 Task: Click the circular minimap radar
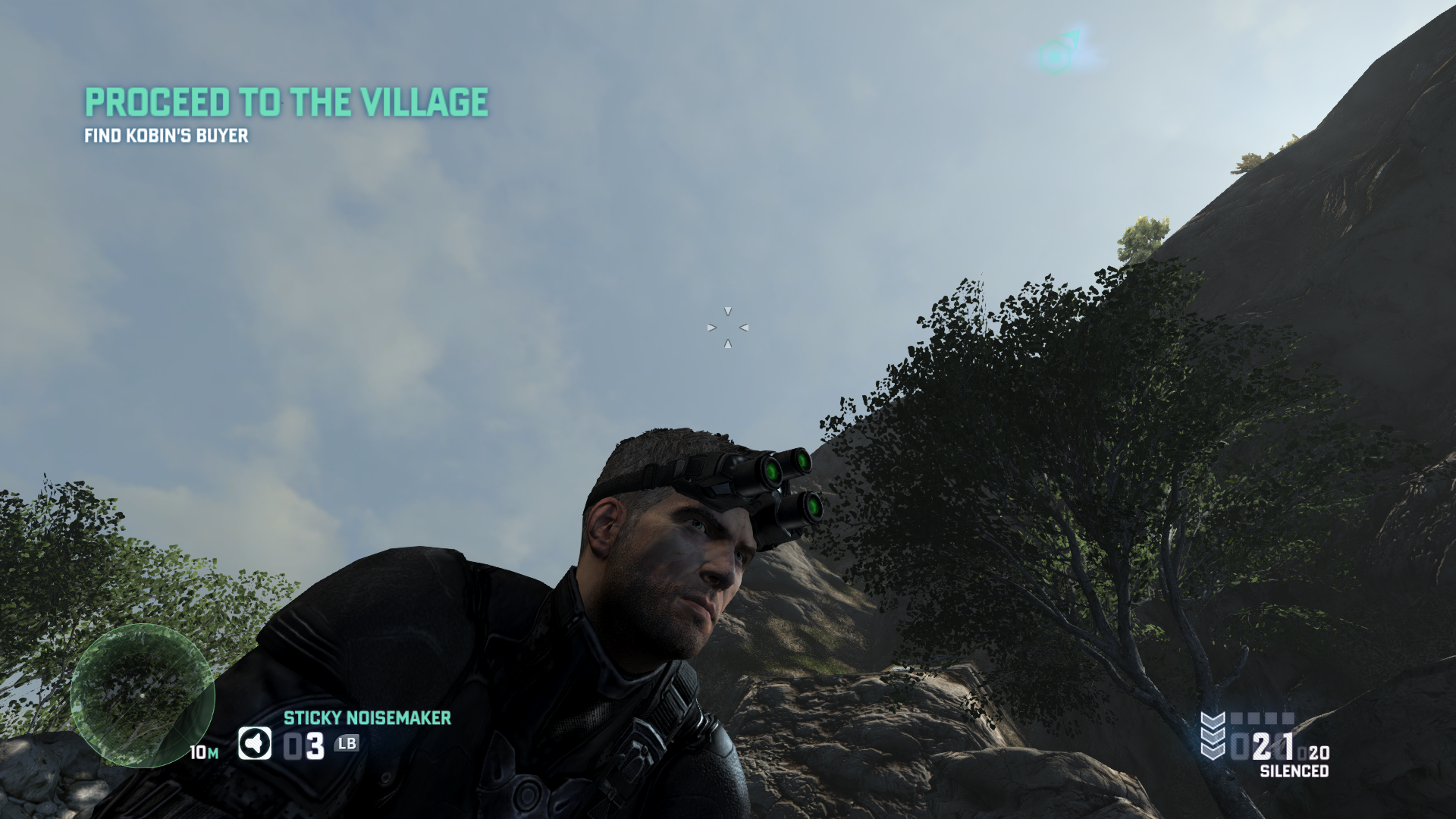tap(143, 696)
